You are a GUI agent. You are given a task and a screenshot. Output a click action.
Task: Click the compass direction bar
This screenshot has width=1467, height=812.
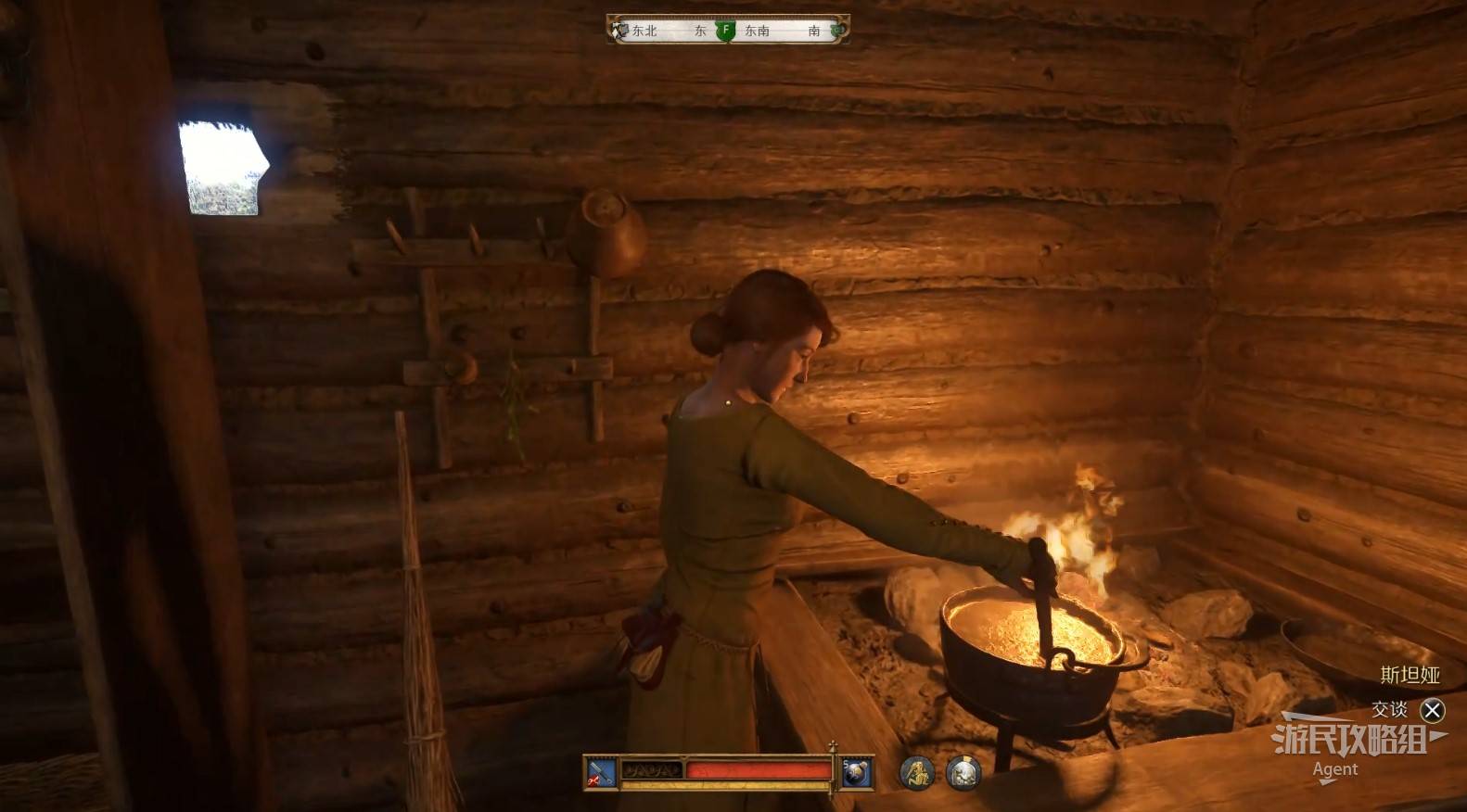[728, 31]
